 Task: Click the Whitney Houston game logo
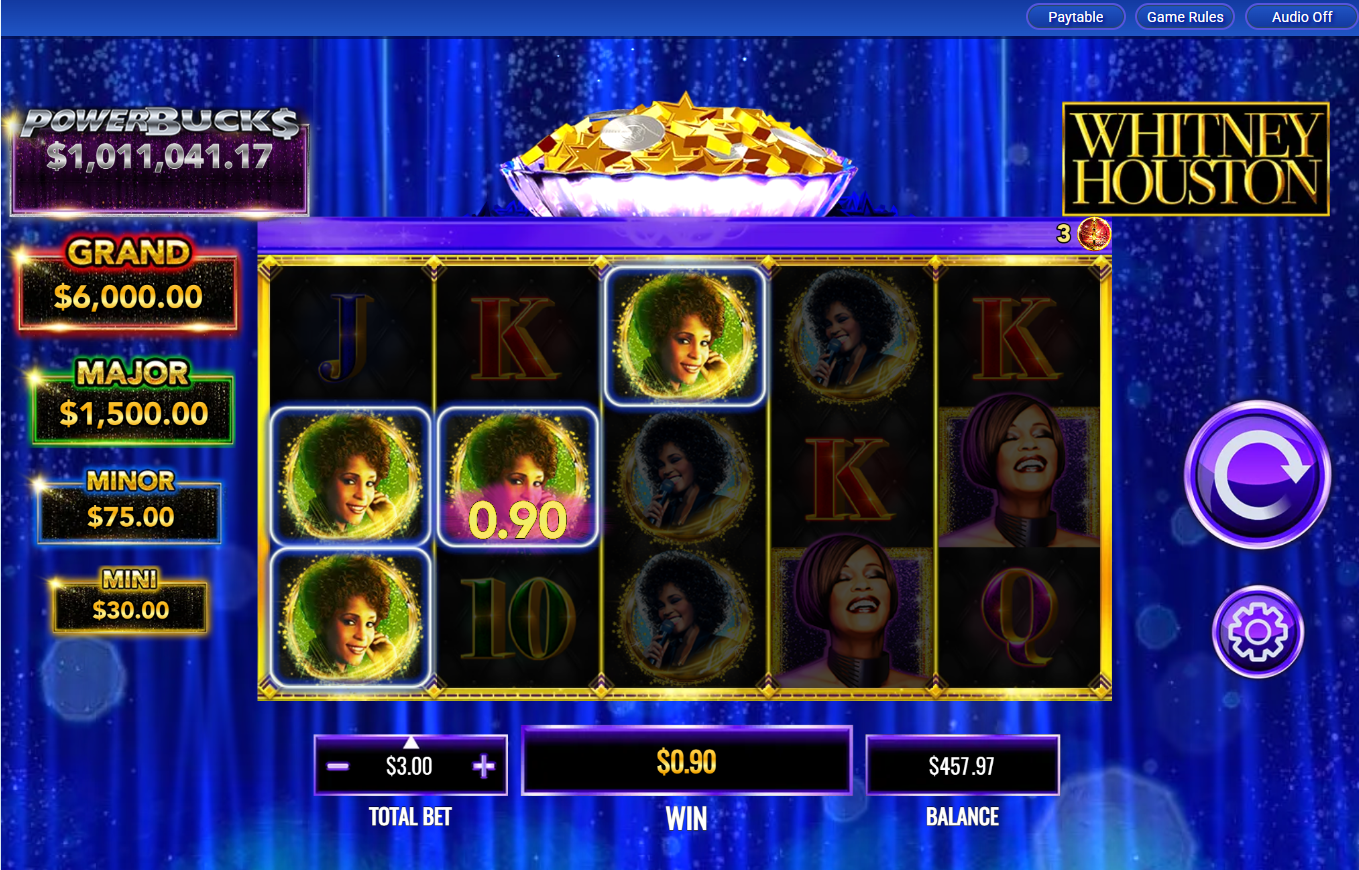[1196, 158]
